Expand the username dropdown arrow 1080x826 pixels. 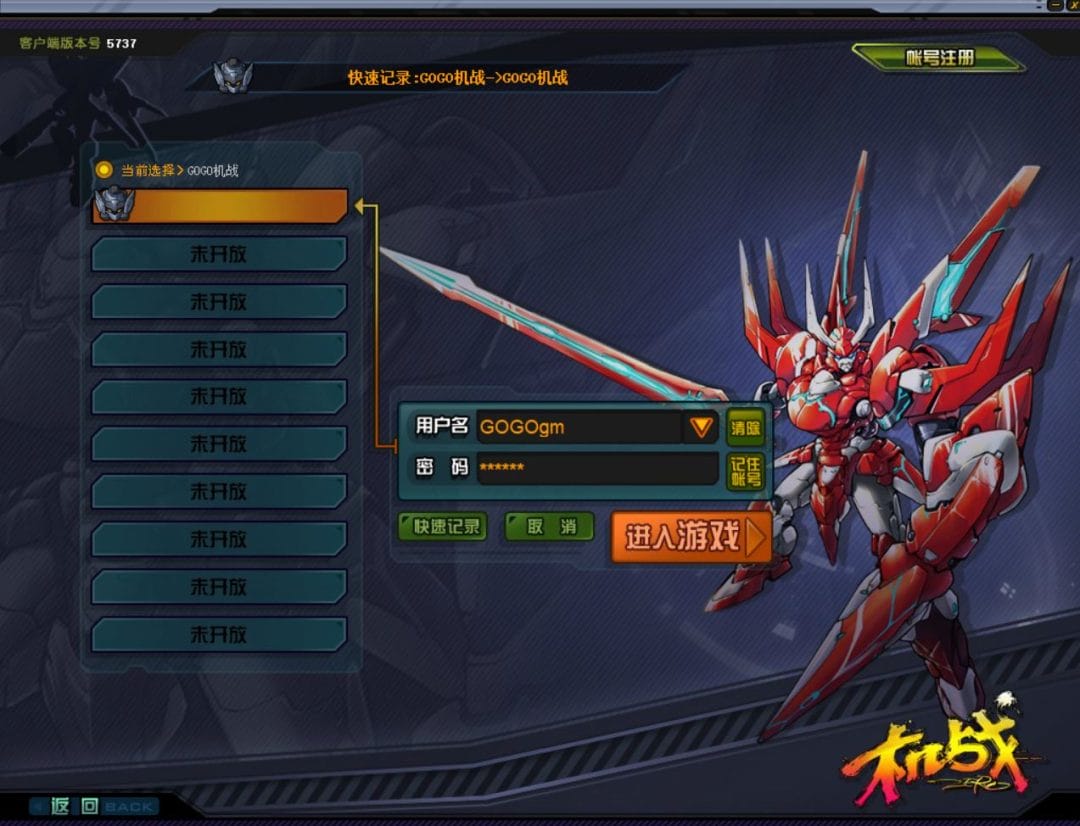[701, 427]
